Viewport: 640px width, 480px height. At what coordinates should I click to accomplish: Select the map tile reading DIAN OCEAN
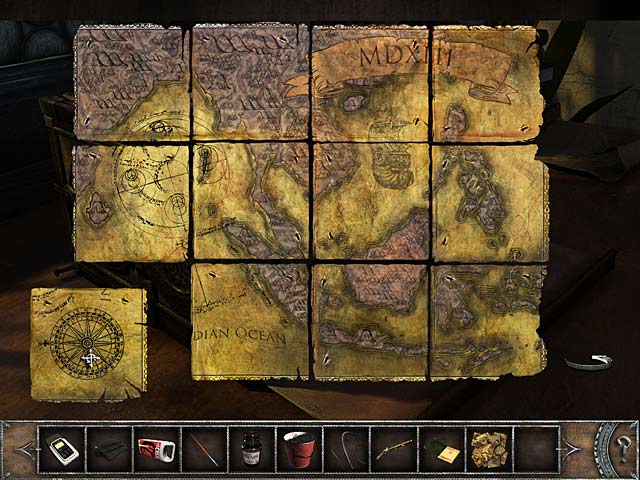coord(250,320)
